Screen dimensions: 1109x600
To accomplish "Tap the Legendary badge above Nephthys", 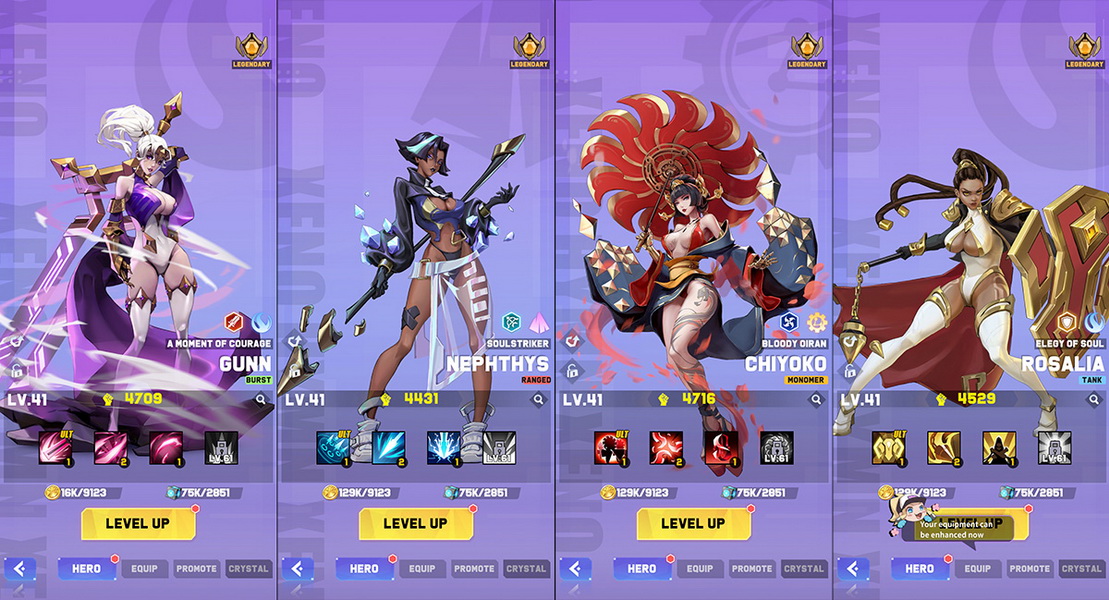I will tap(529, 51).
